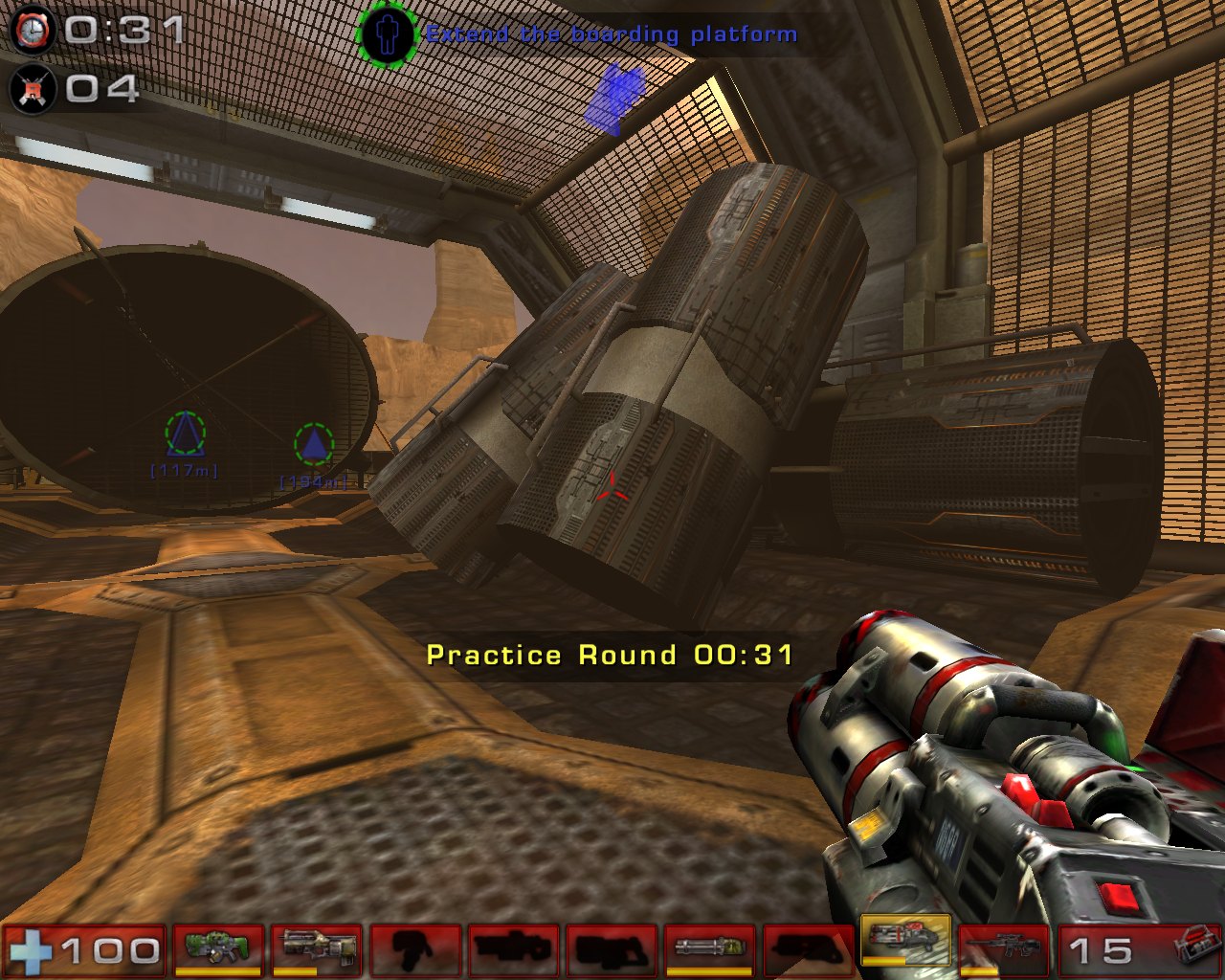
Task: Click the objective icon beside 'Extend the boarding platform'
Action: pyautogui.click(x=388, y=34)
